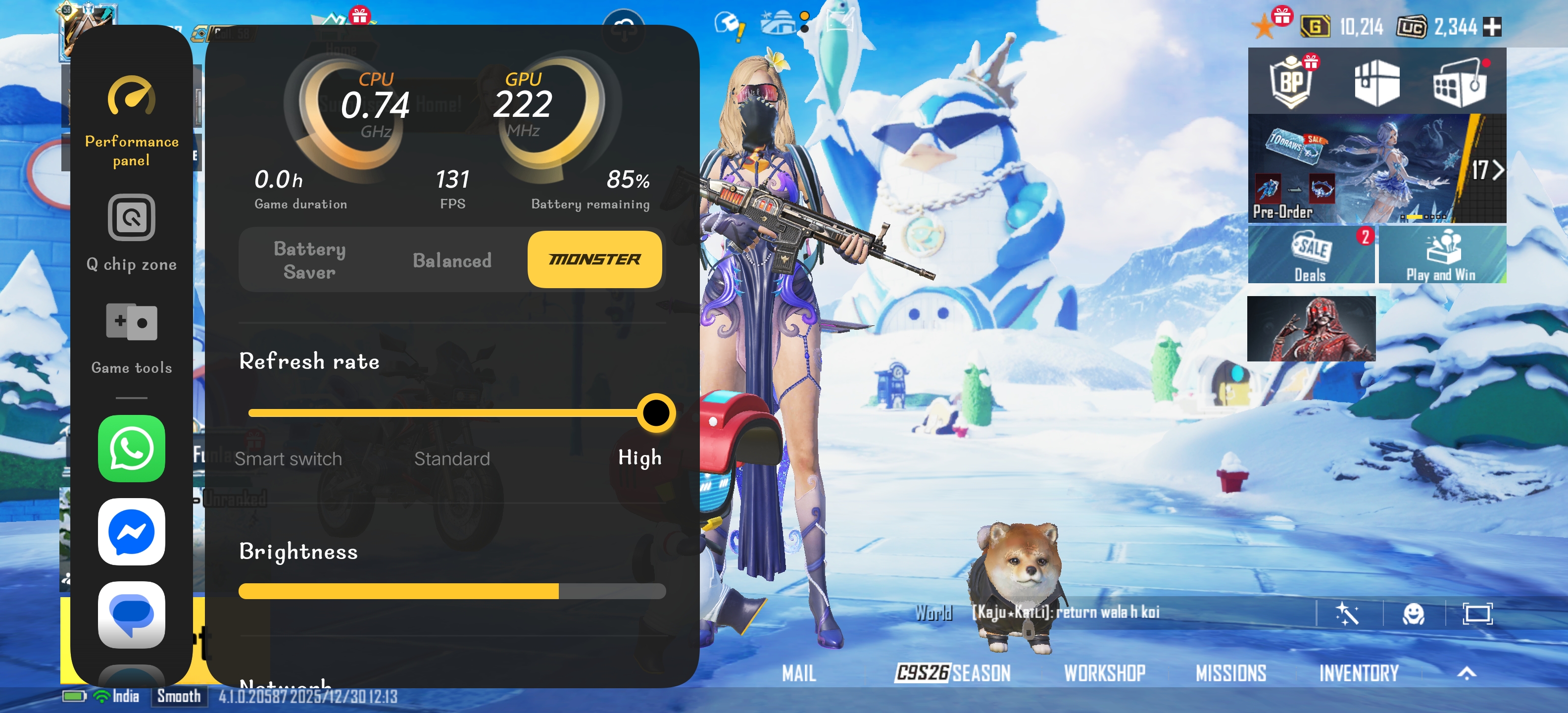
Task: Open the Inventory menu
Action: pos(1359,673)
